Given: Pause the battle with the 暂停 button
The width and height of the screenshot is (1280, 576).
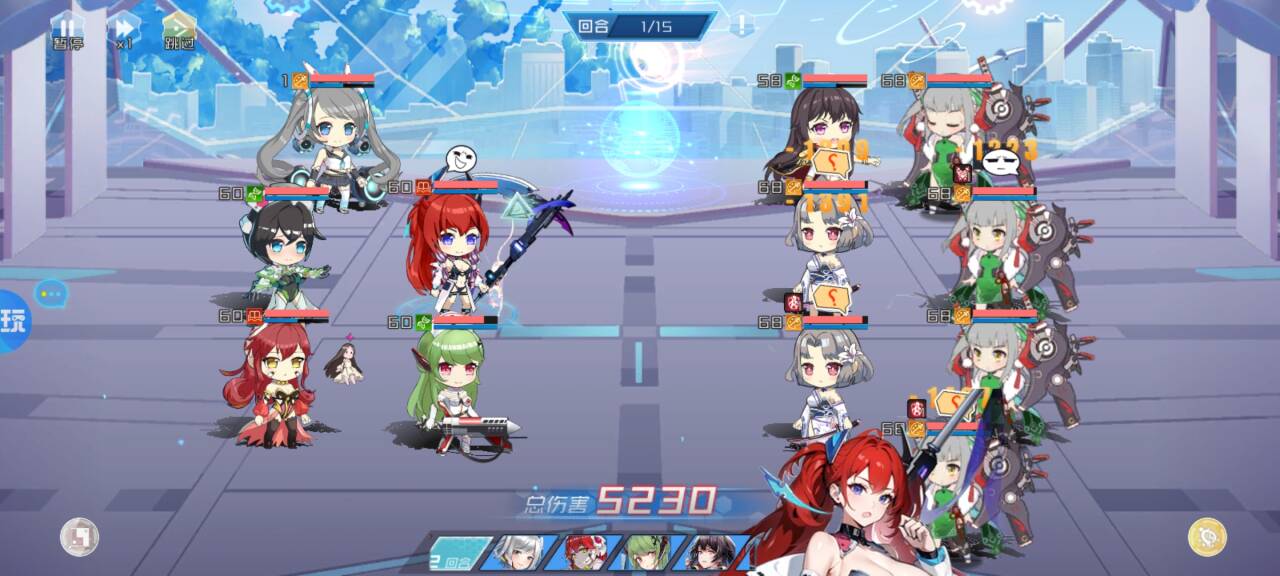Looking at the screenshot, I should click(68, 30).
